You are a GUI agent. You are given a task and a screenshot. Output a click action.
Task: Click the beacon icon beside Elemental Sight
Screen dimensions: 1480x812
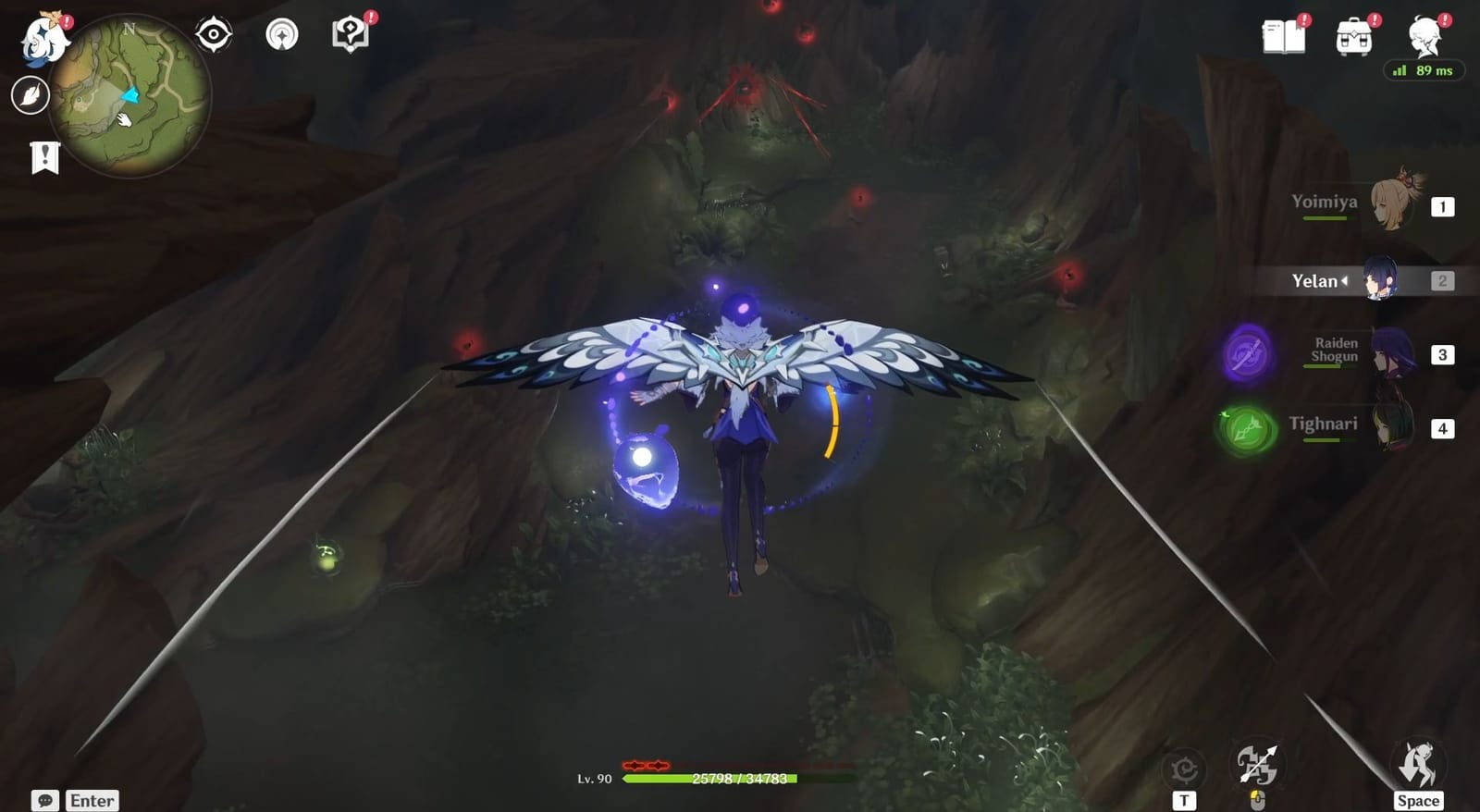coord(280,34)
